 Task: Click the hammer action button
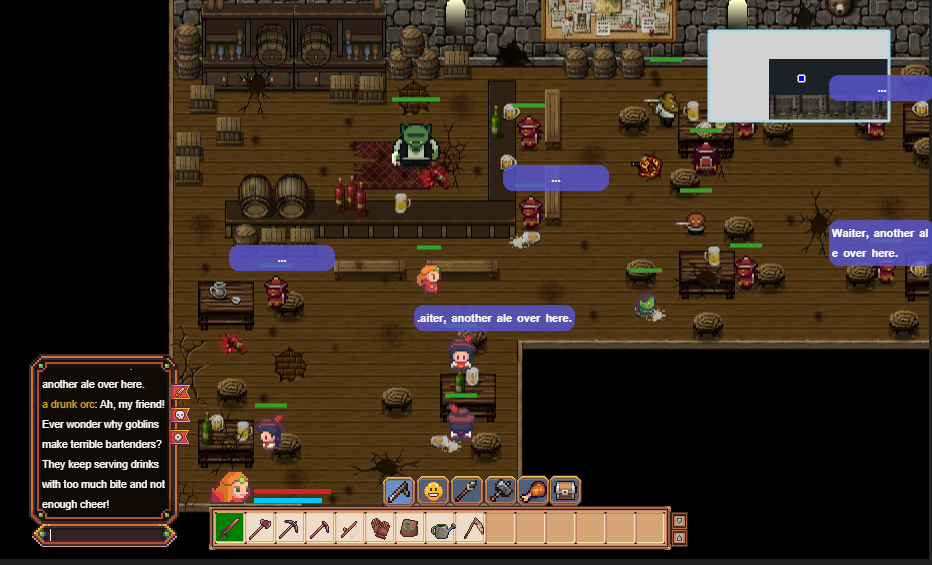click(x=499, y=491)
